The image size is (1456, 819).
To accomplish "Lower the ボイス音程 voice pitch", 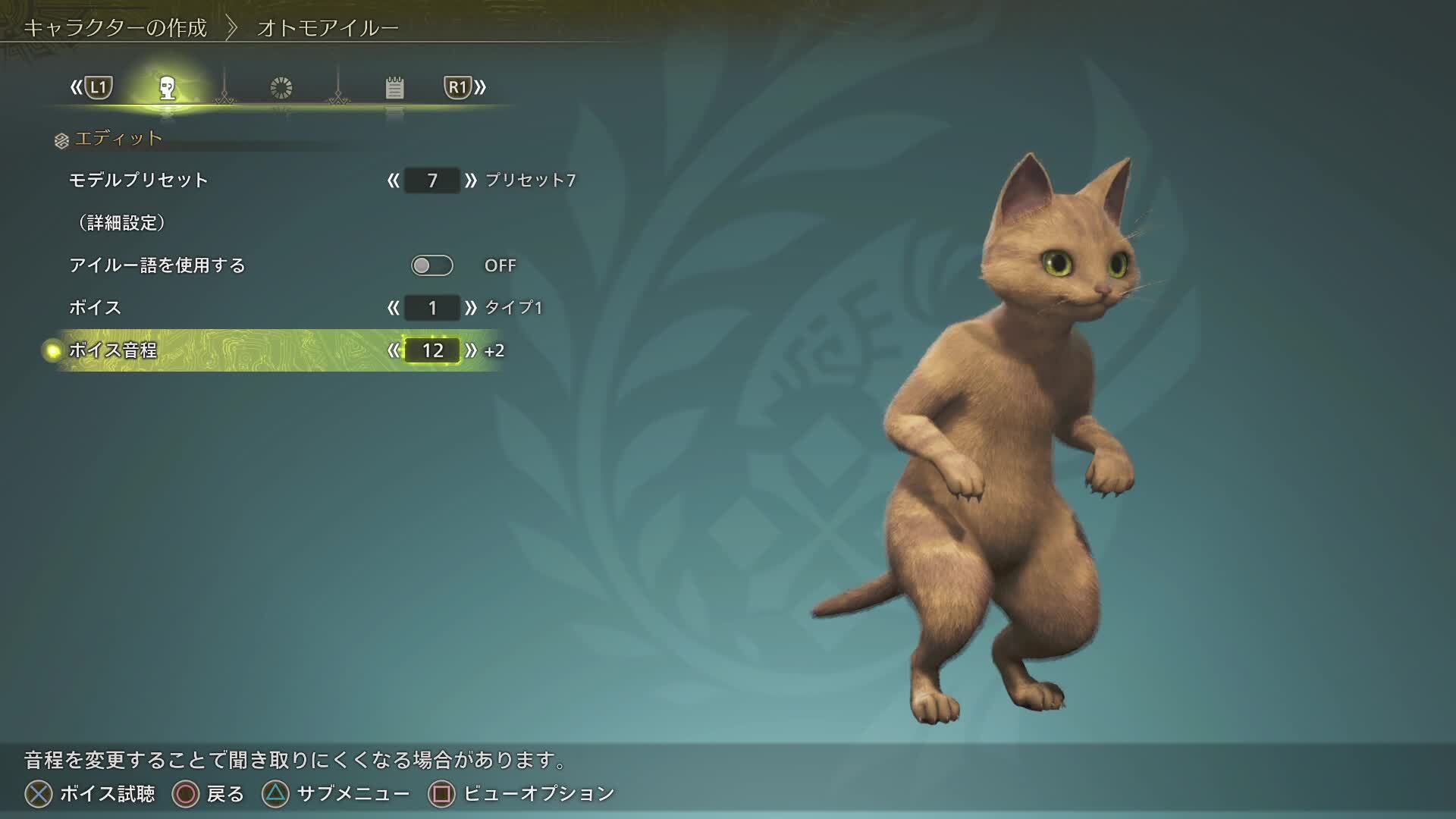I will tap(393, 350).
